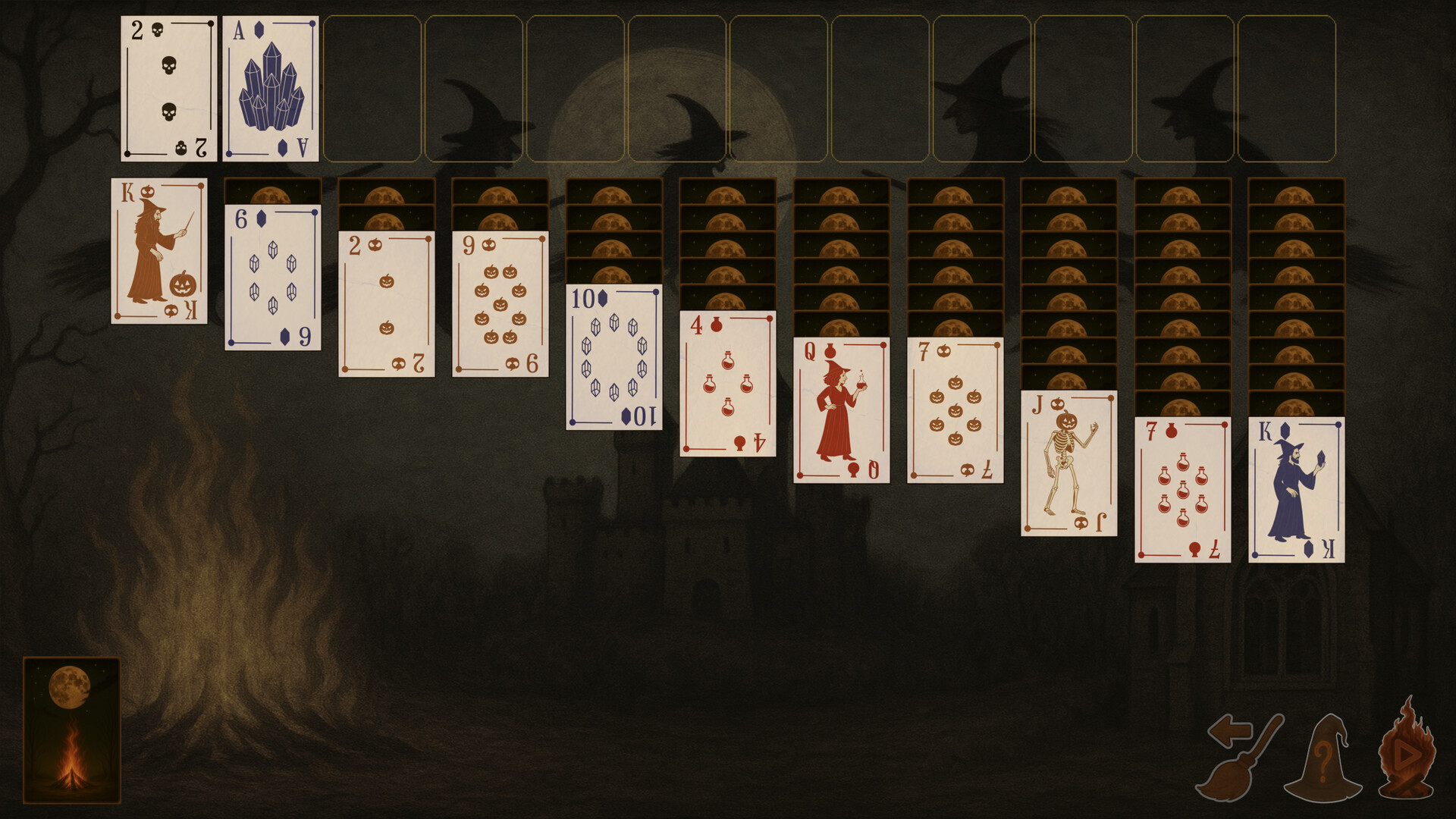Viewport: 1456px width, 819px height.
Task: Select the Queen of Potions card
Action: tap(840, 409)
